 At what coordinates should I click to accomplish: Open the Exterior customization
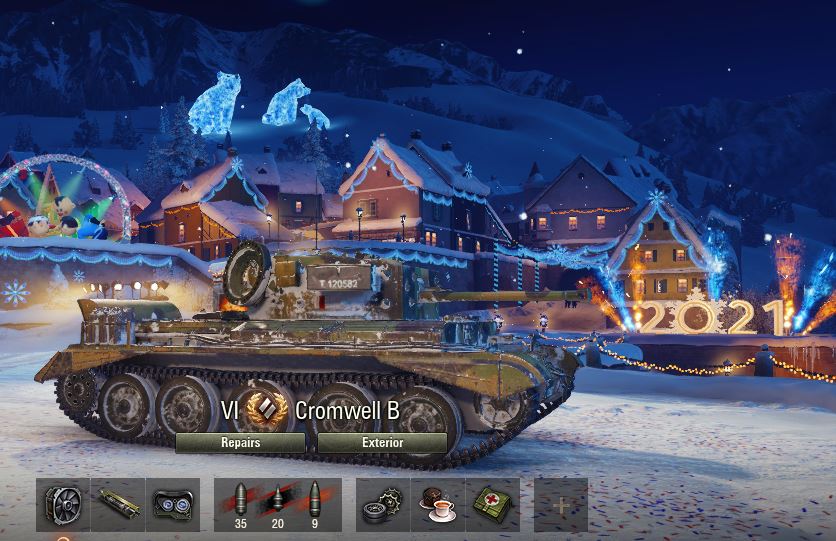(x=382, y=442)
